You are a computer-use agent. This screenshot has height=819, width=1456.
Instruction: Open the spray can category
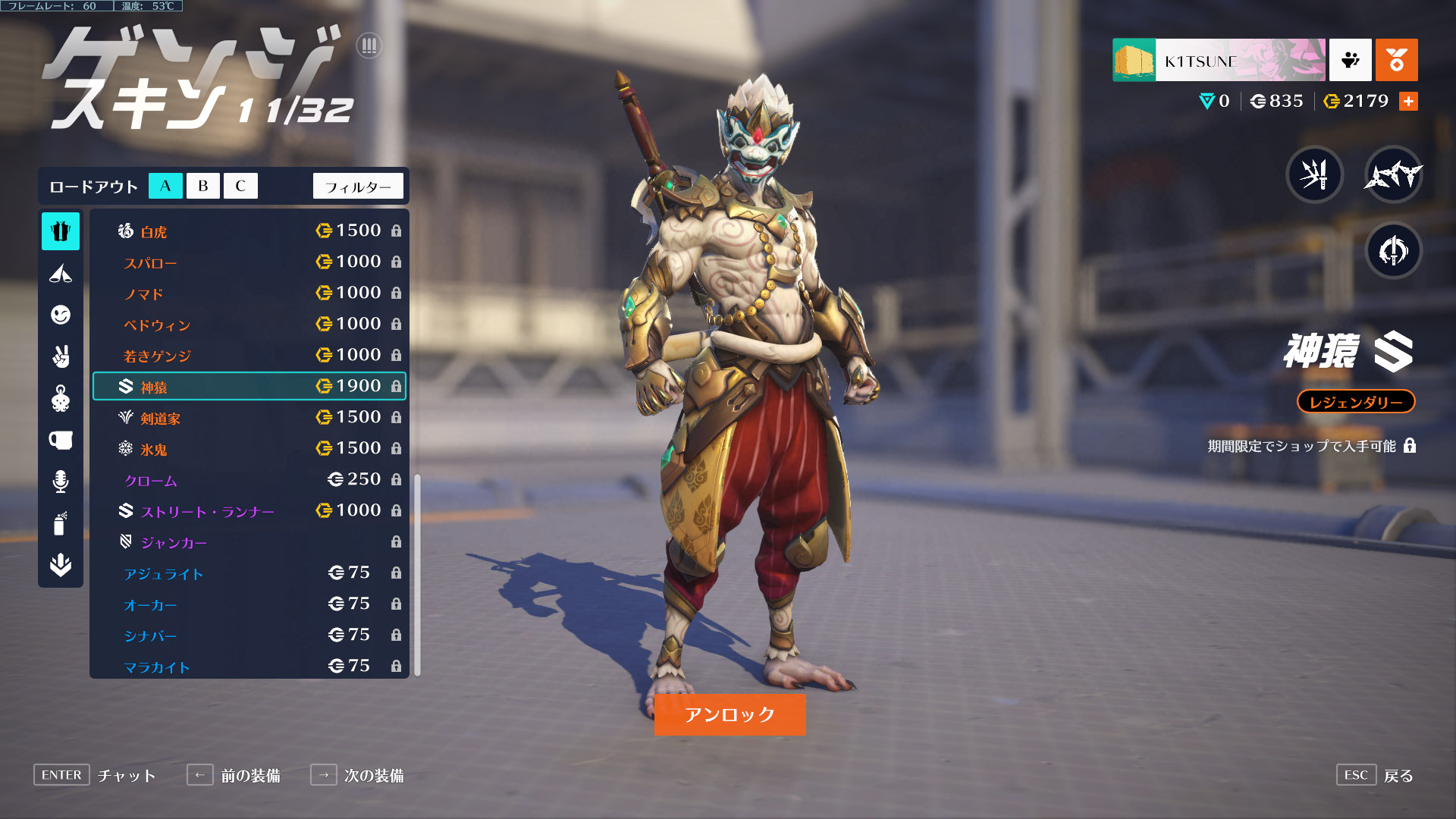[x=61, y=523]
